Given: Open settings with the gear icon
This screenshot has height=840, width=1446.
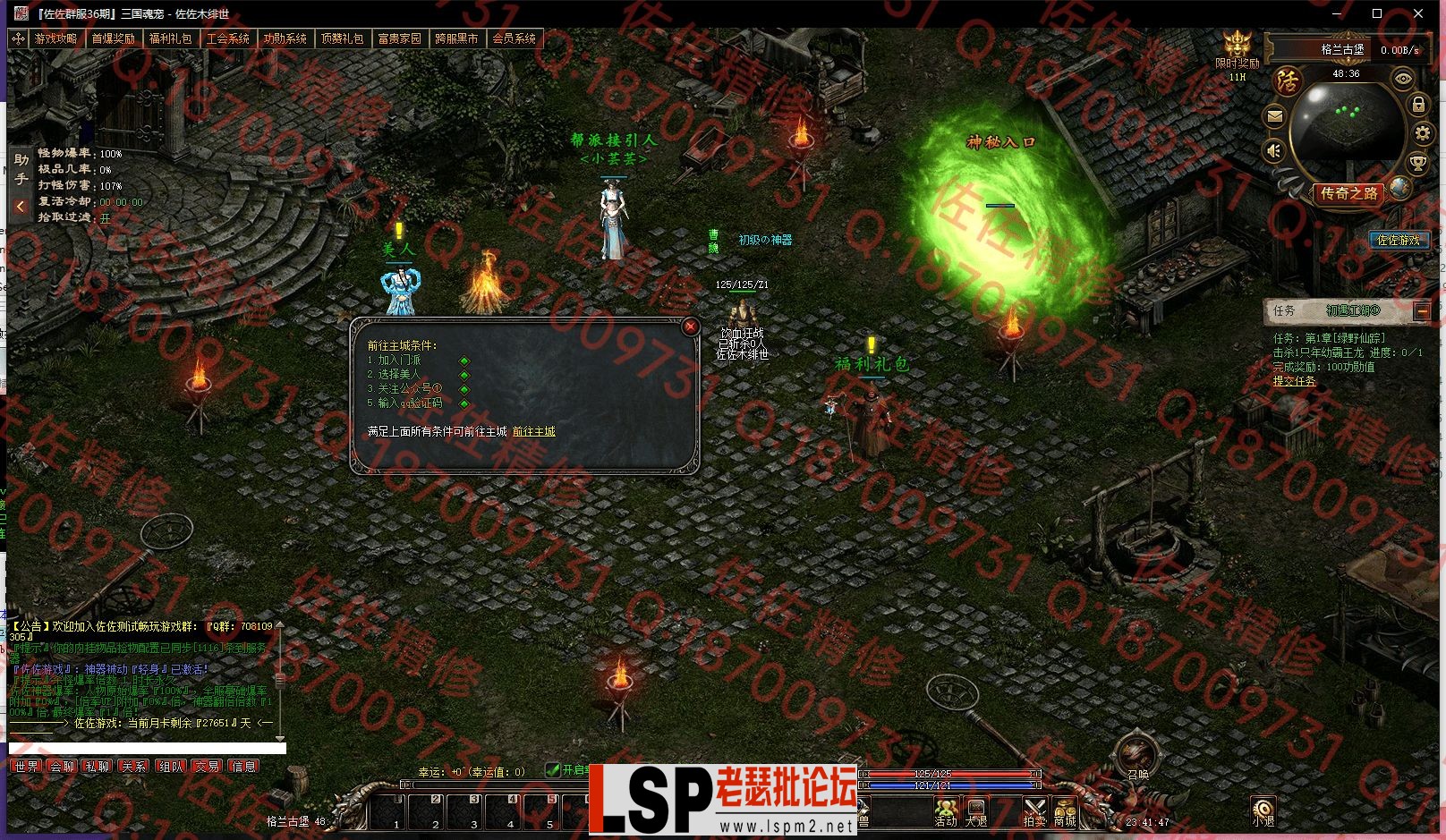Looking at the screenshot, I should [x=1422, y=134].
